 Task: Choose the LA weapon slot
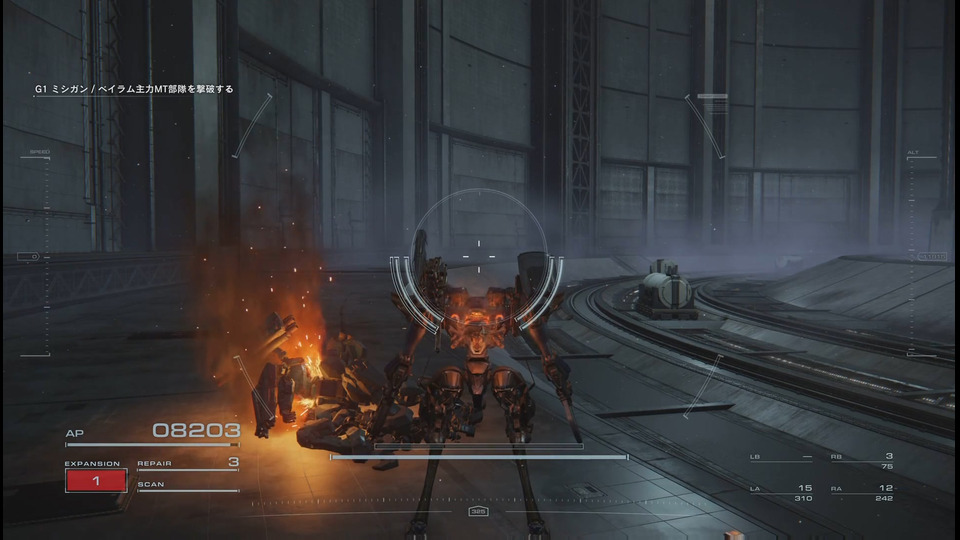(781, 492)
